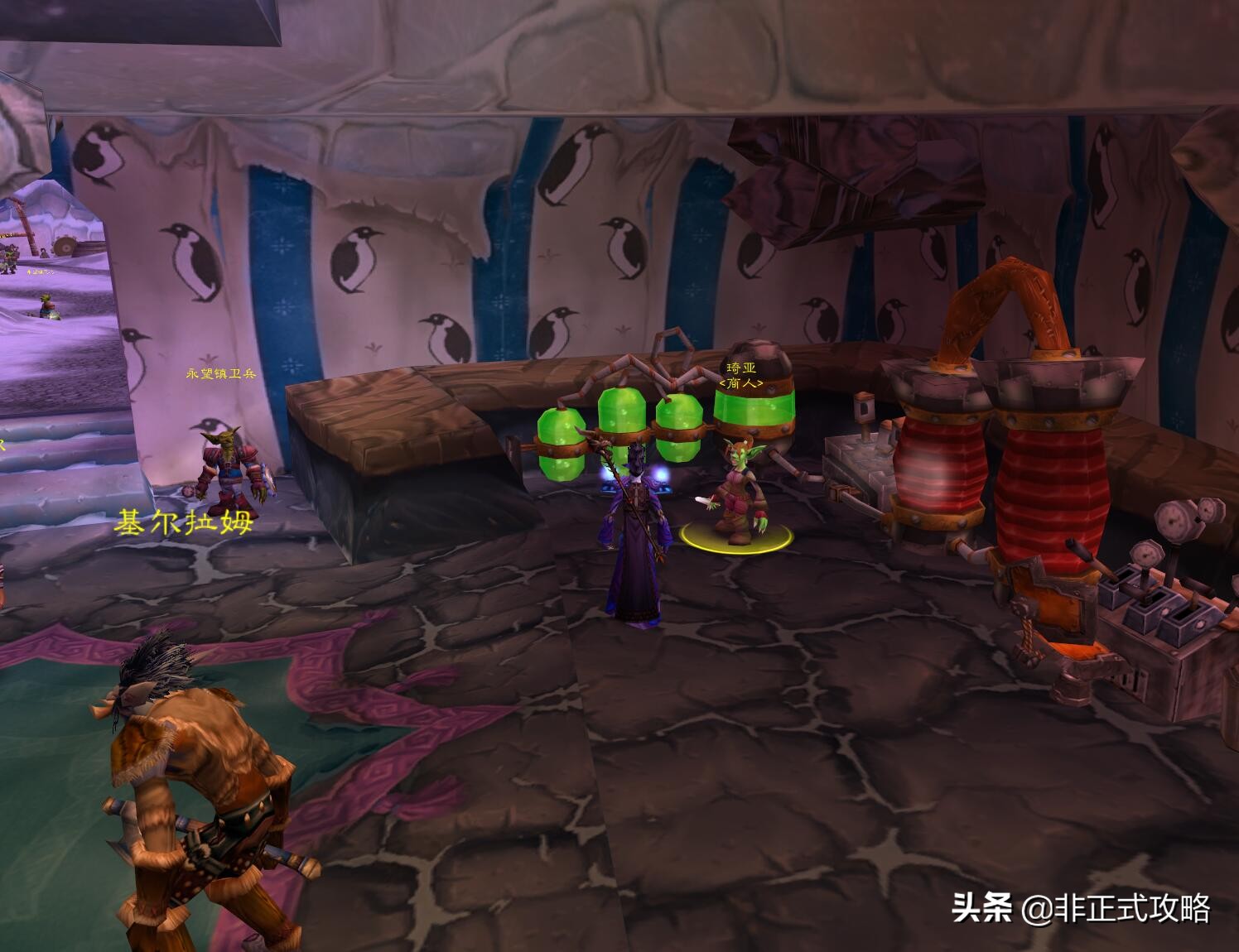The width and height of the screenshot is (1239, 952).
Task: Select the merchant 琦亚 with the yellow circle
Action: click(738, 494)
